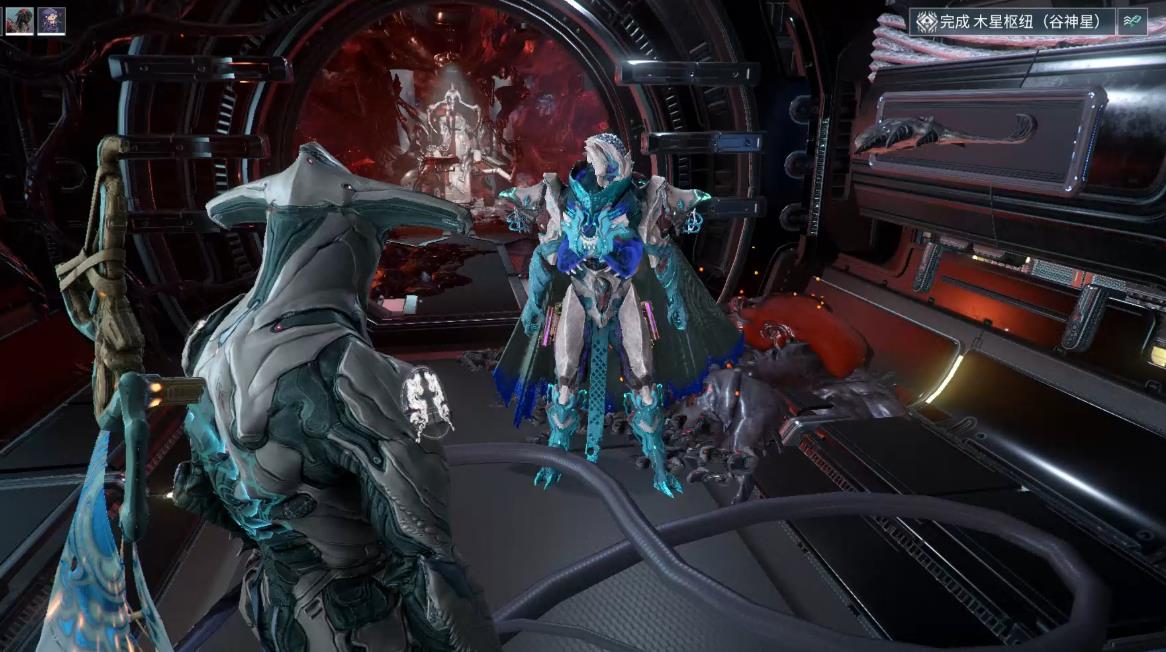Select the purple-haired squad member portrait
Viewport: 1166px width, 652px height.
tap(52, 21)
